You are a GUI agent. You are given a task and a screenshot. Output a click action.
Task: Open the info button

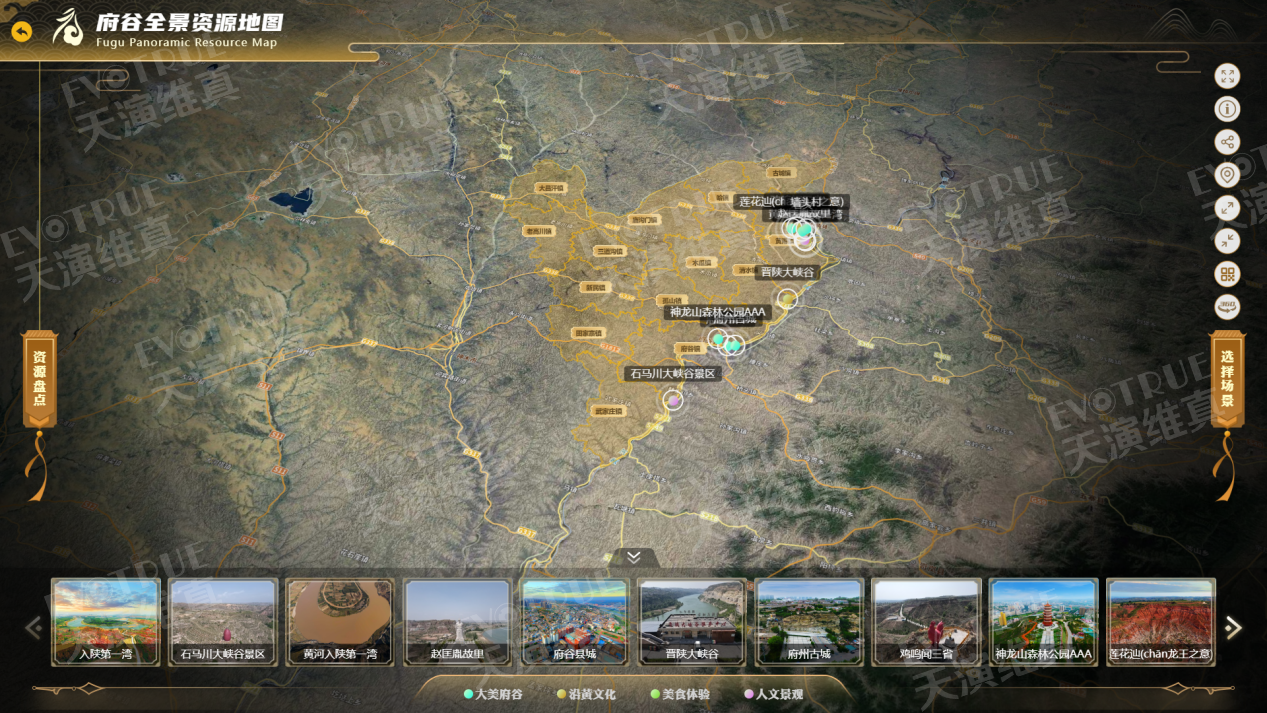pyautogui.click(x=1227, y=109)
